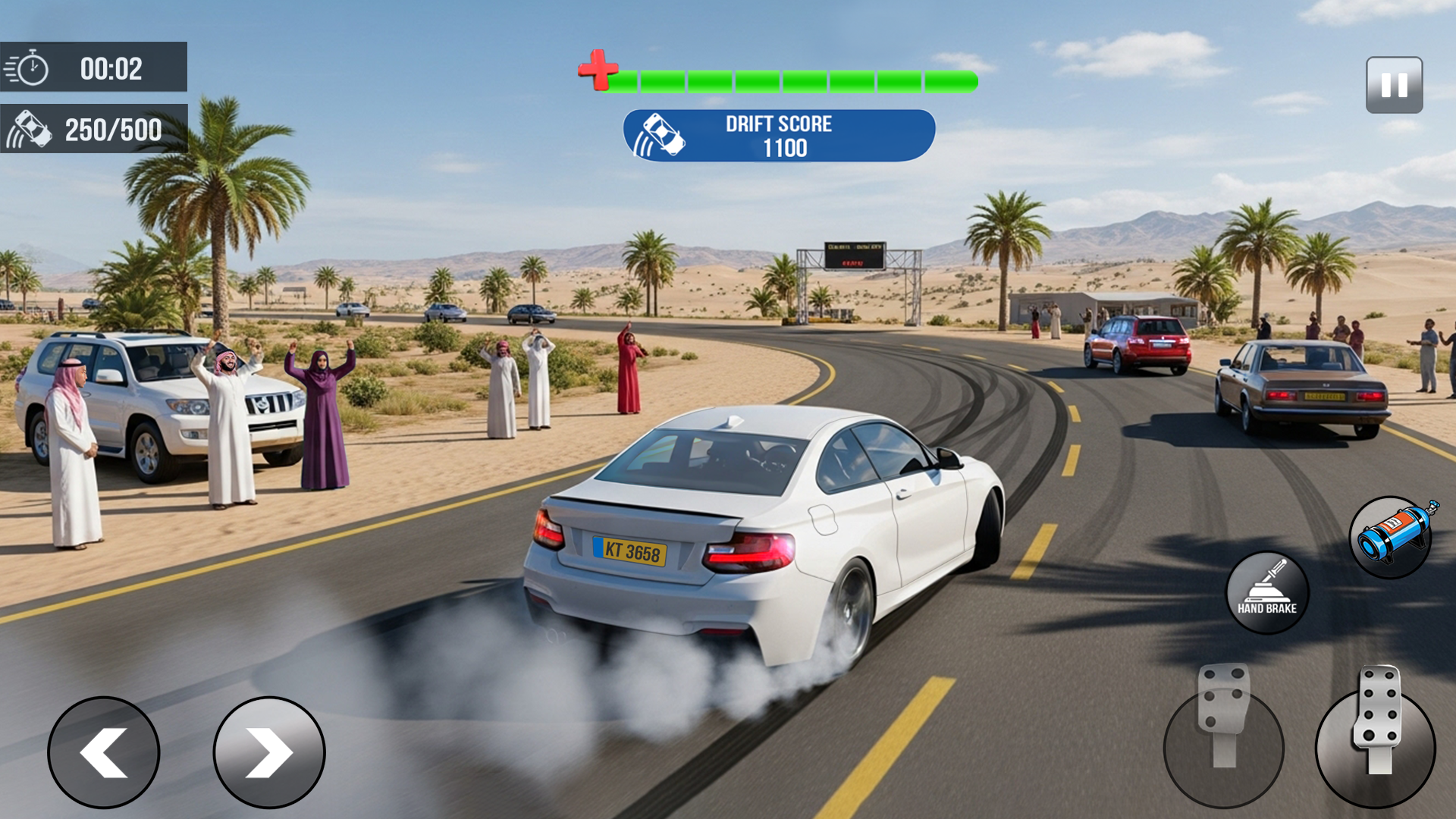Pause the game

1394,85
